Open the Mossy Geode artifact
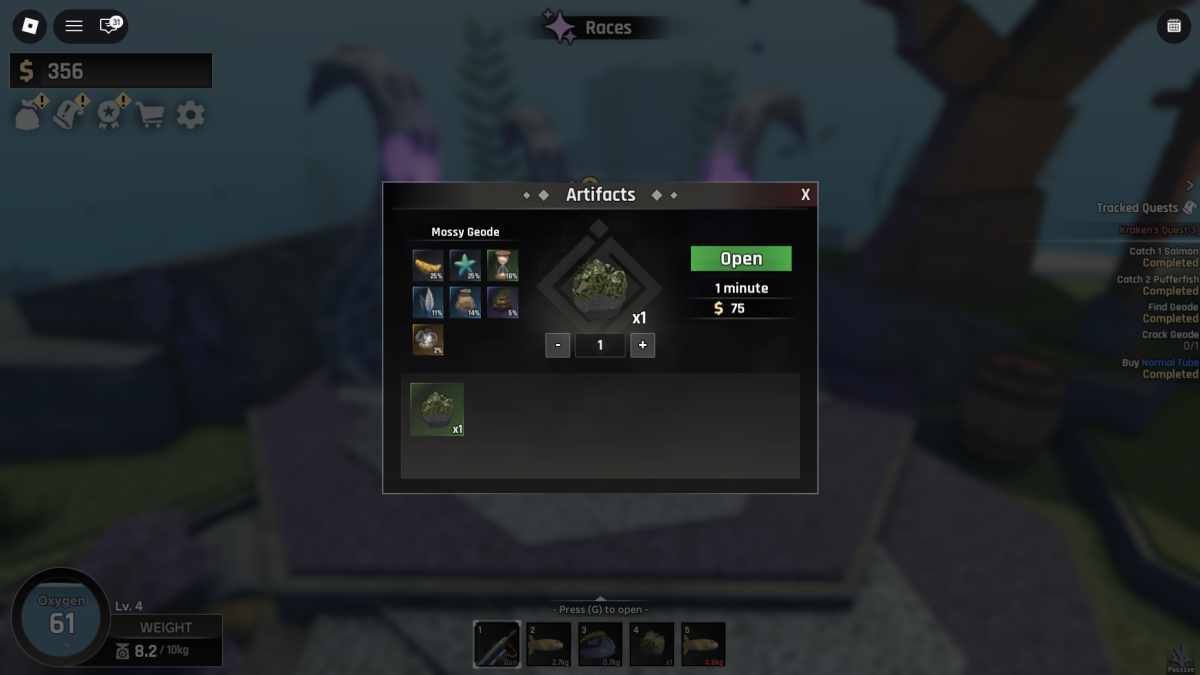The height and width of the screenshot is (675, 1200). [741, 259]
